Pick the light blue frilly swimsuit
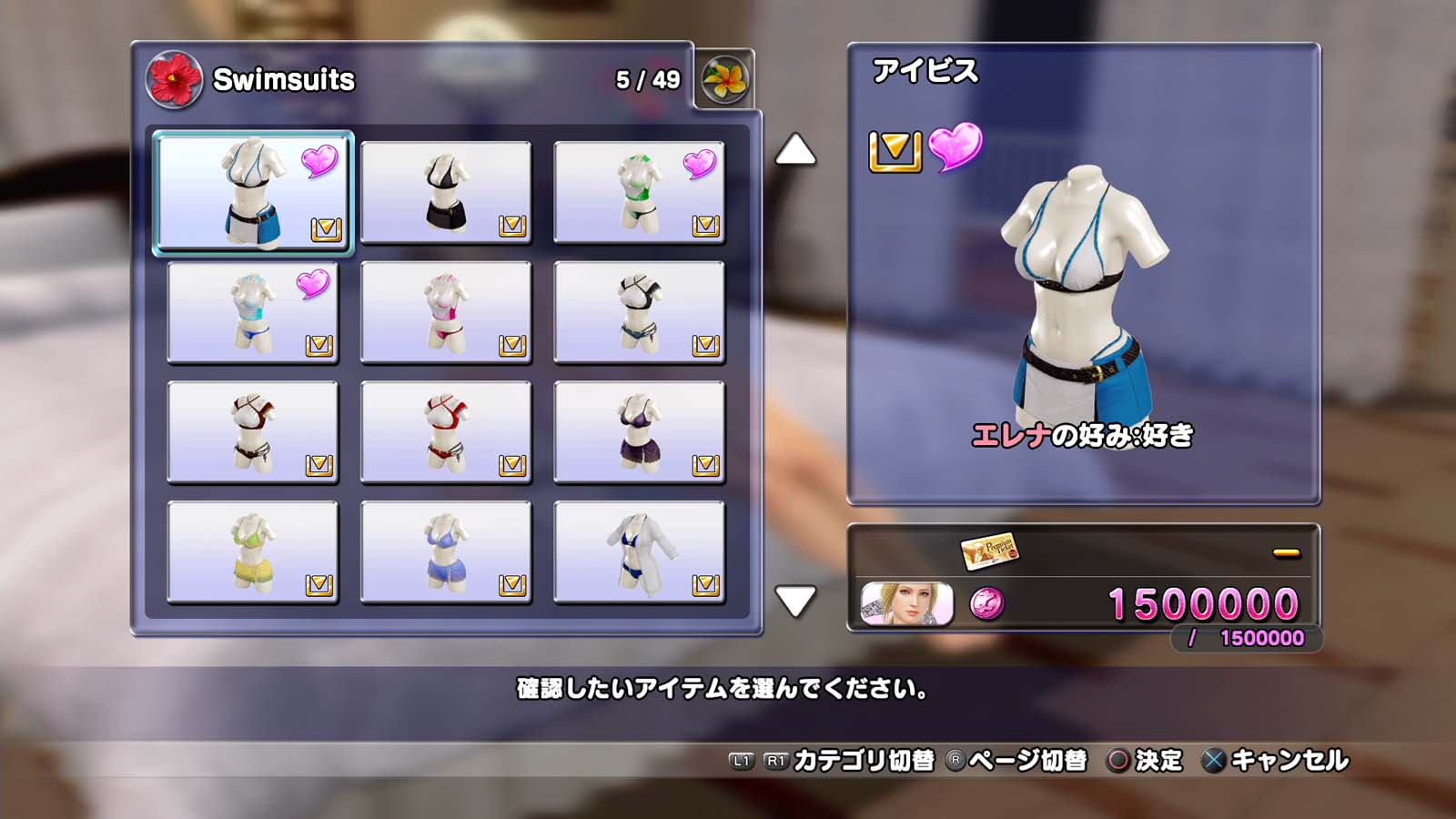 pos(446,552)
